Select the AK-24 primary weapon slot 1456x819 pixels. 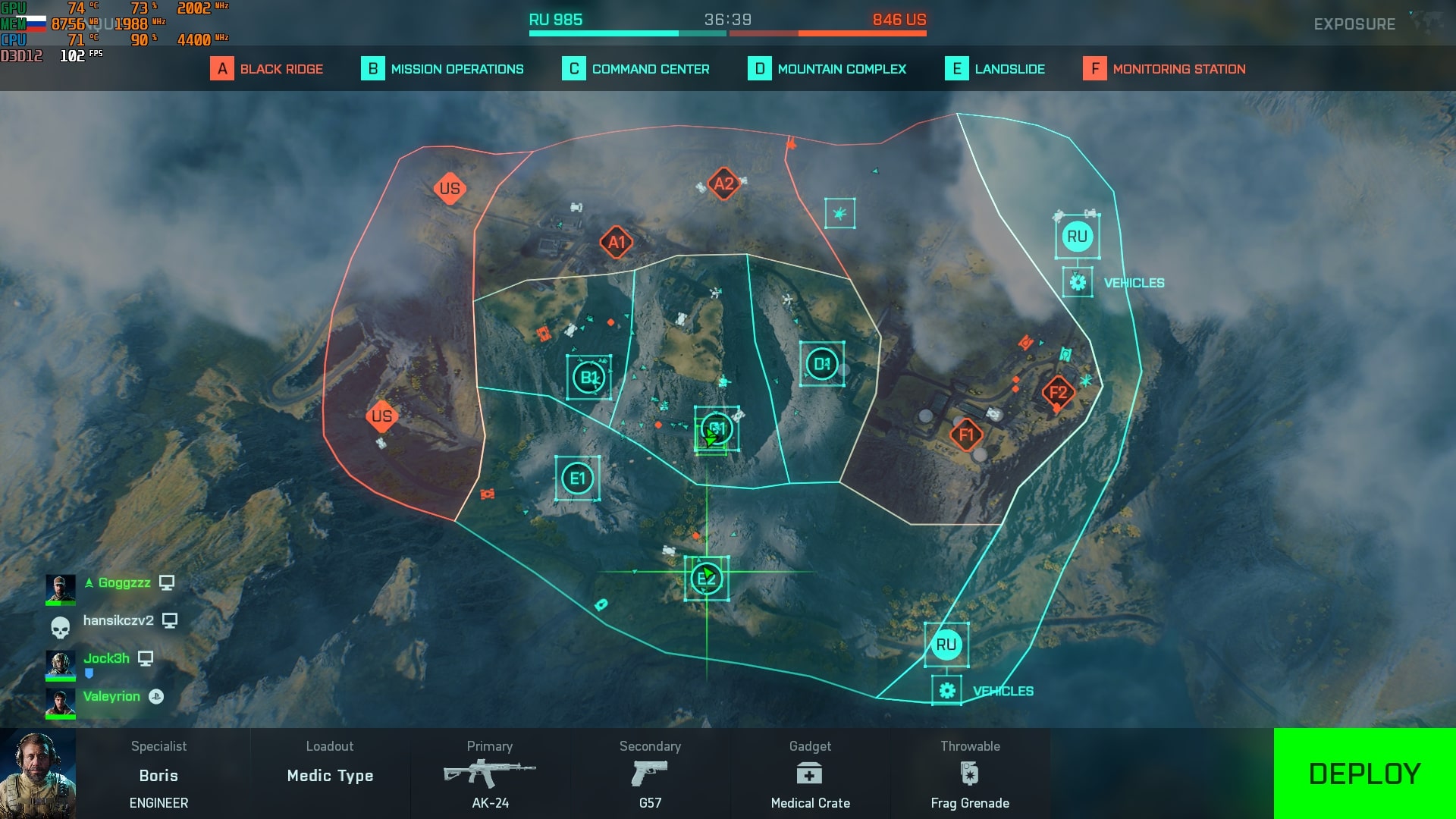490,774
